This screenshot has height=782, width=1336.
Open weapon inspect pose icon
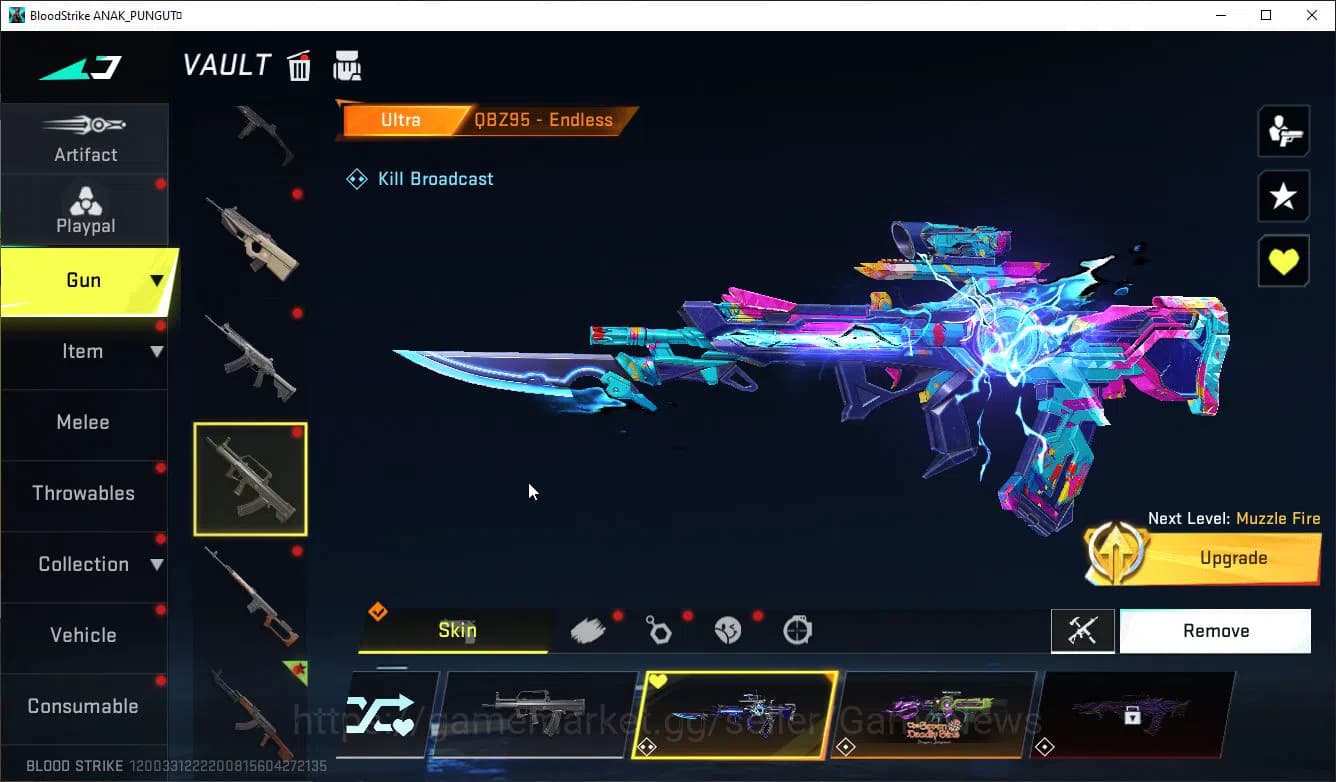pos(1283,130)
